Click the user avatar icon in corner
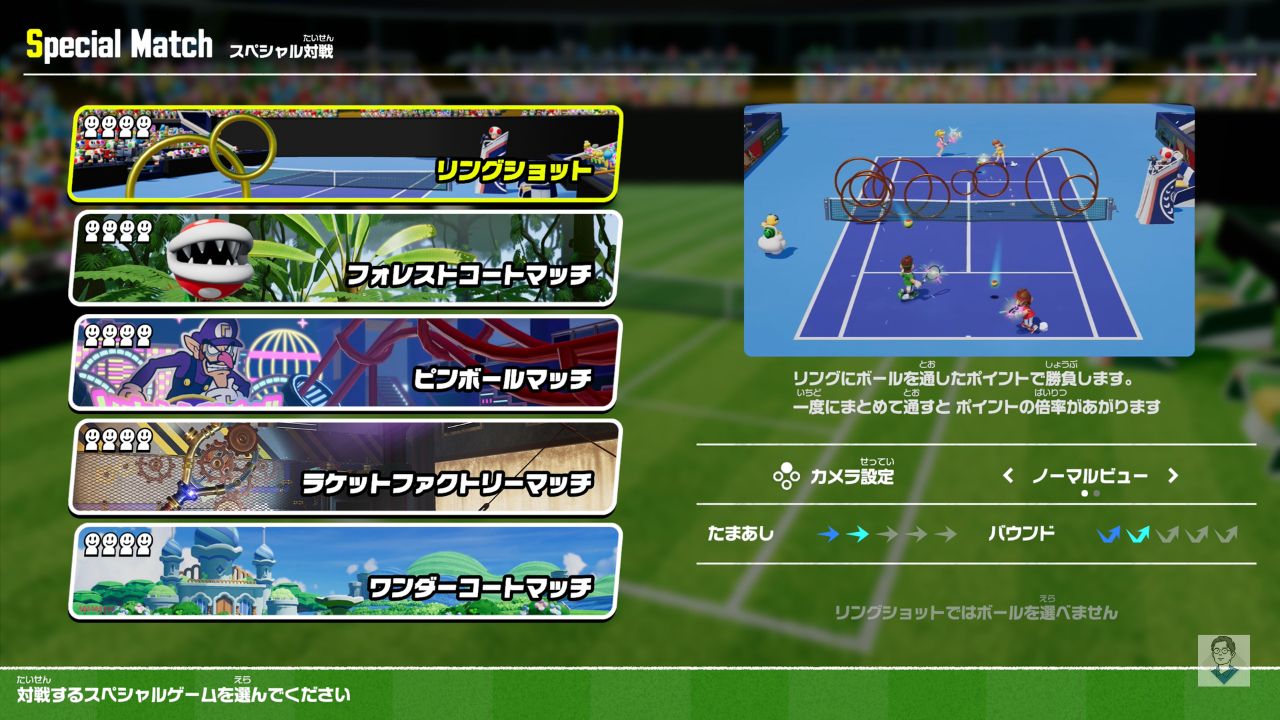Image resolution: width=1280 pixels, height=720 pixels. pos(1223,660)
